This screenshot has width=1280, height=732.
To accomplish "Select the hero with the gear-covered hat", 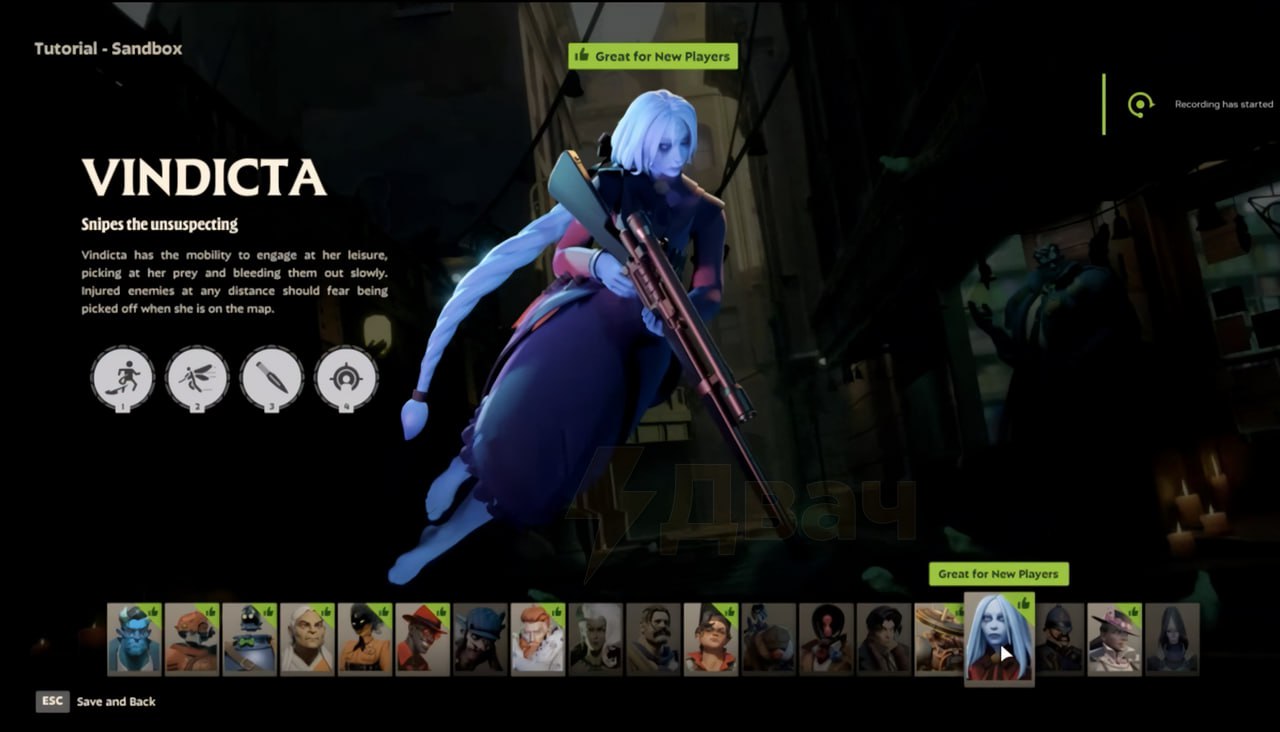I will tap(940, 639).
